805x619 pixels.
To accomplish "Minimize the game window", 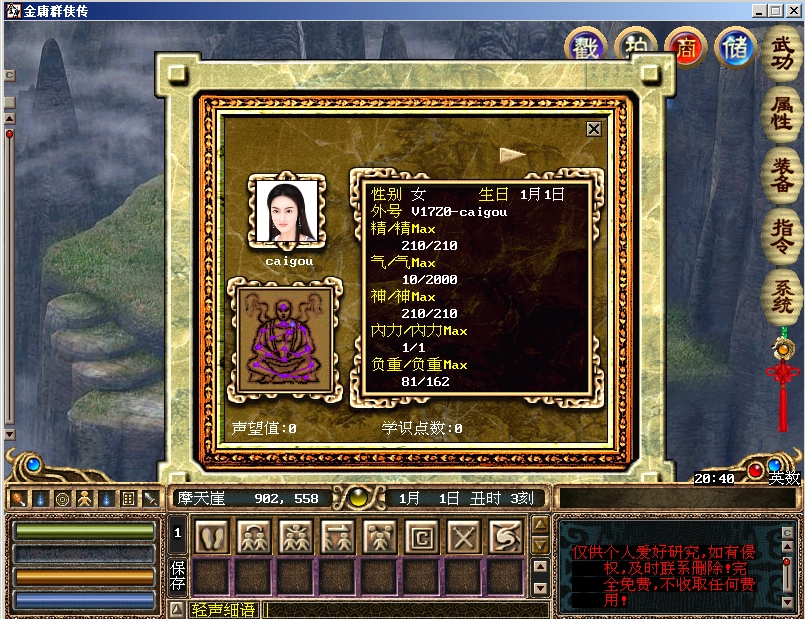I will click(x=759, y=10).
